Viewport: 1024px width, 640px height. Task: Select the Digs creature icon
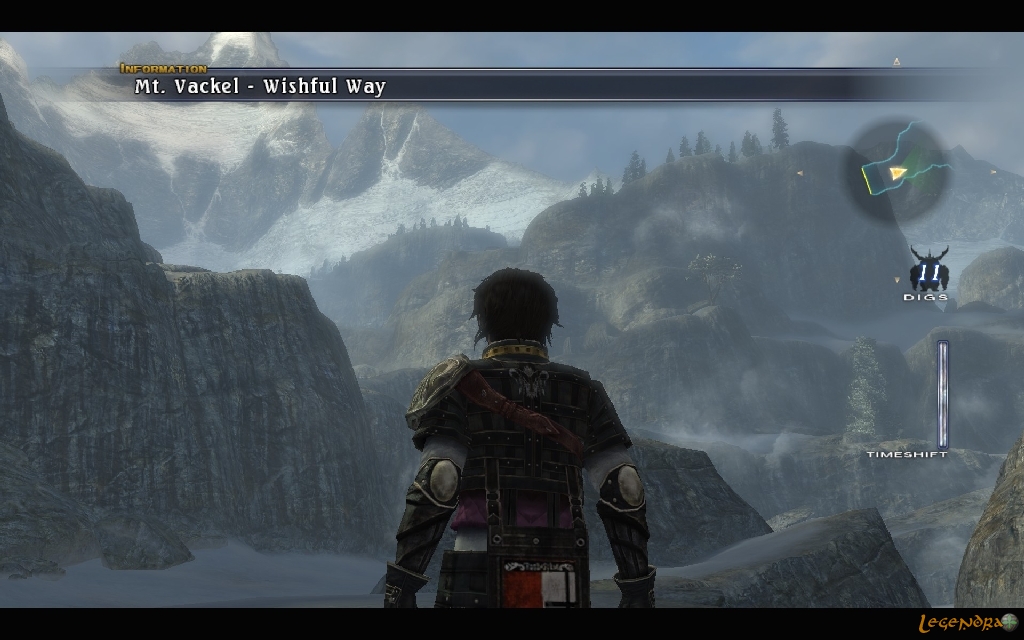[927, 271]
